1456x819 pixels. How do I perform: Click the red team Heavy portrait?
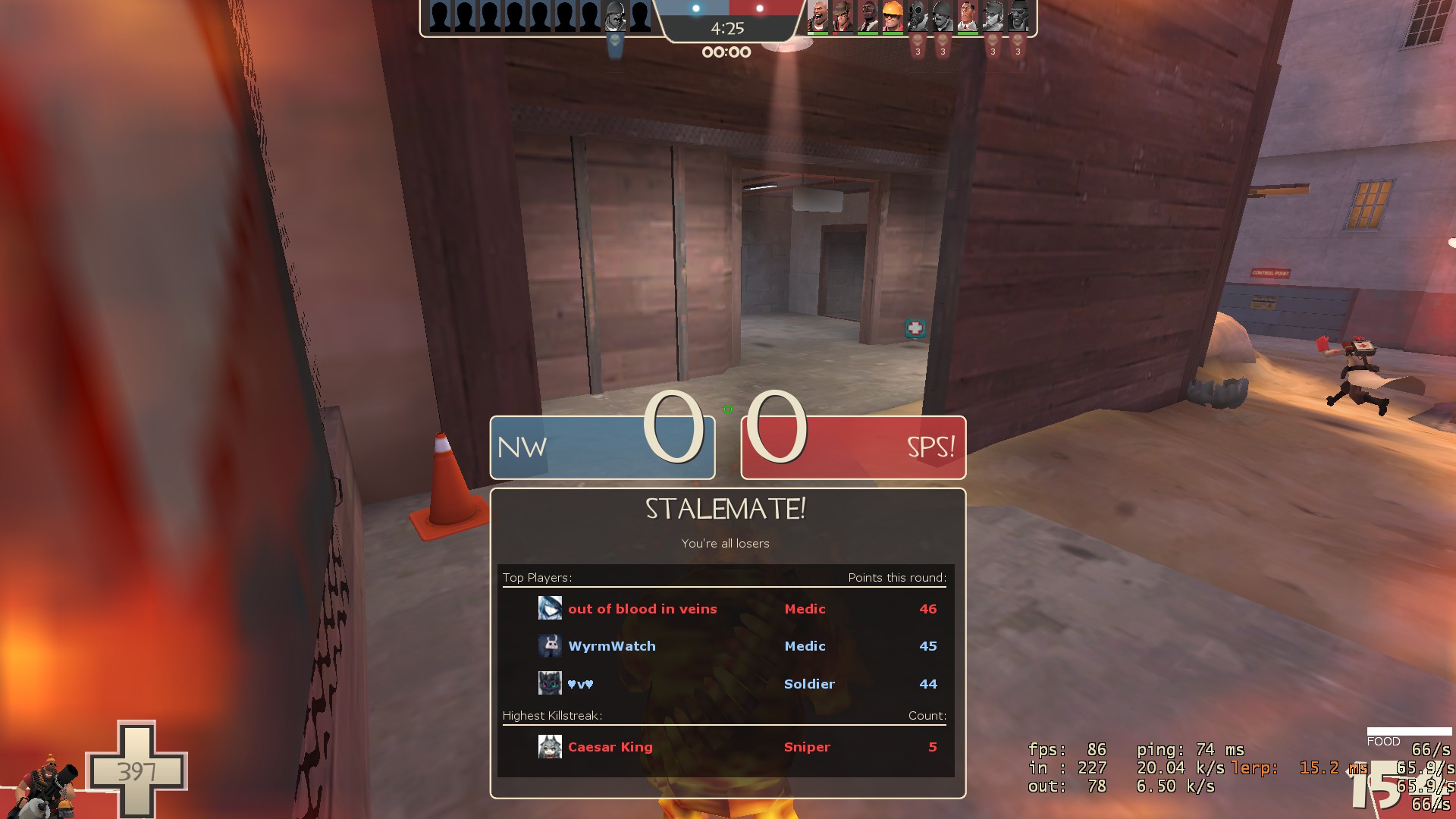point(817,16)
